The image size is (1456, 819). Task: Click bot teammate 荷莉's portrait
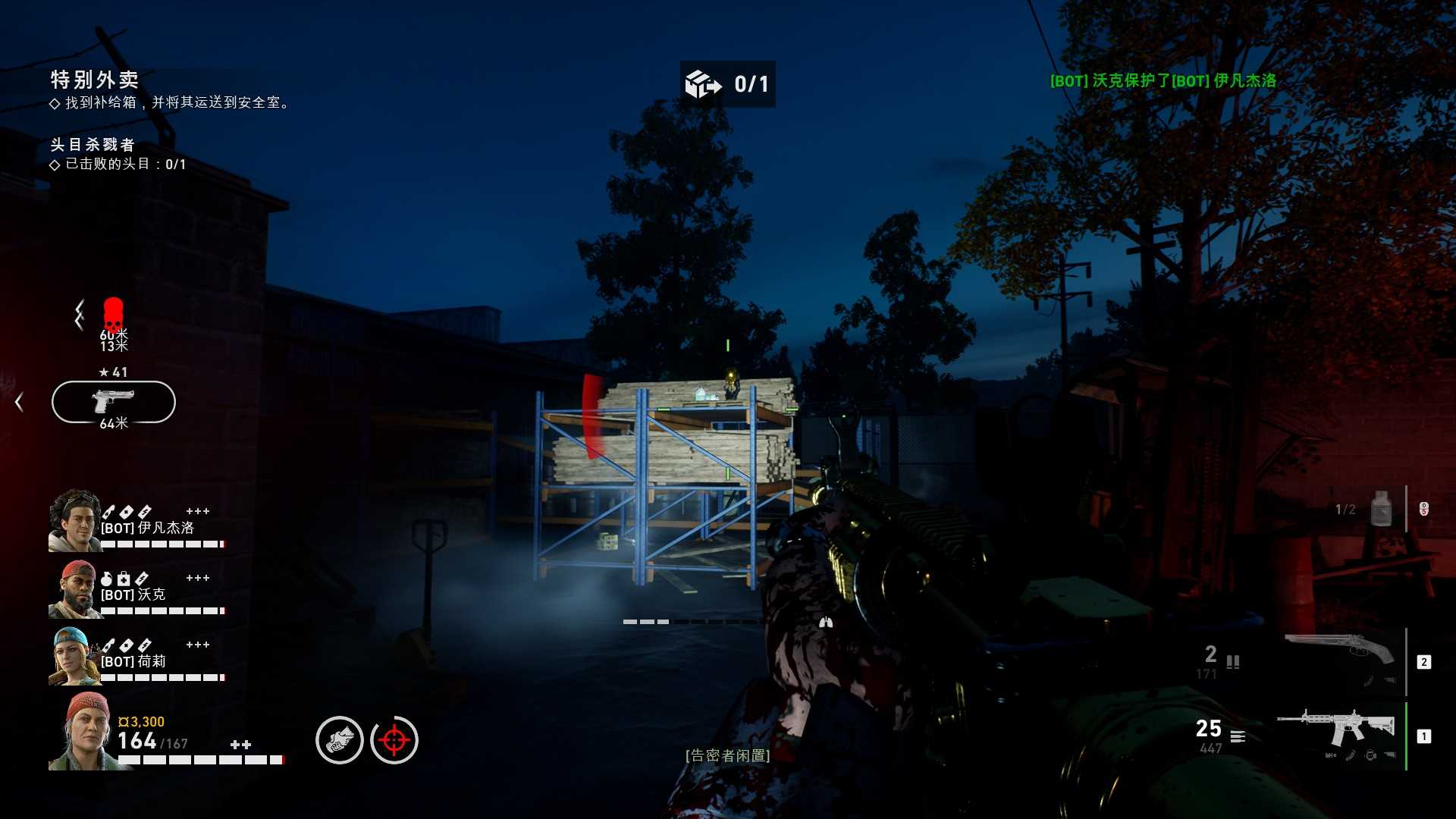pos(74,657)
